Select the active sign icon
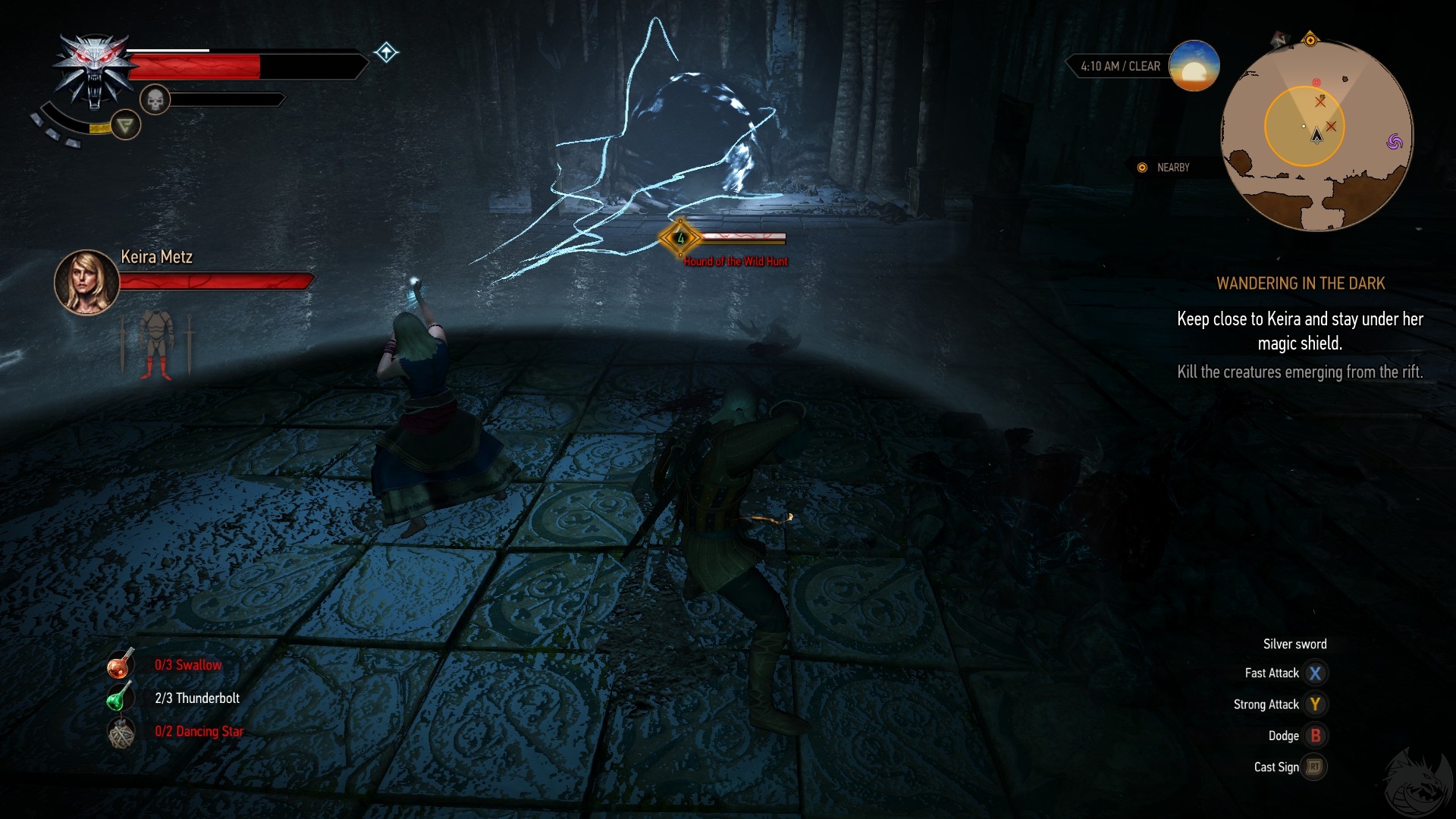1456x819 pixels. (125, 124)
